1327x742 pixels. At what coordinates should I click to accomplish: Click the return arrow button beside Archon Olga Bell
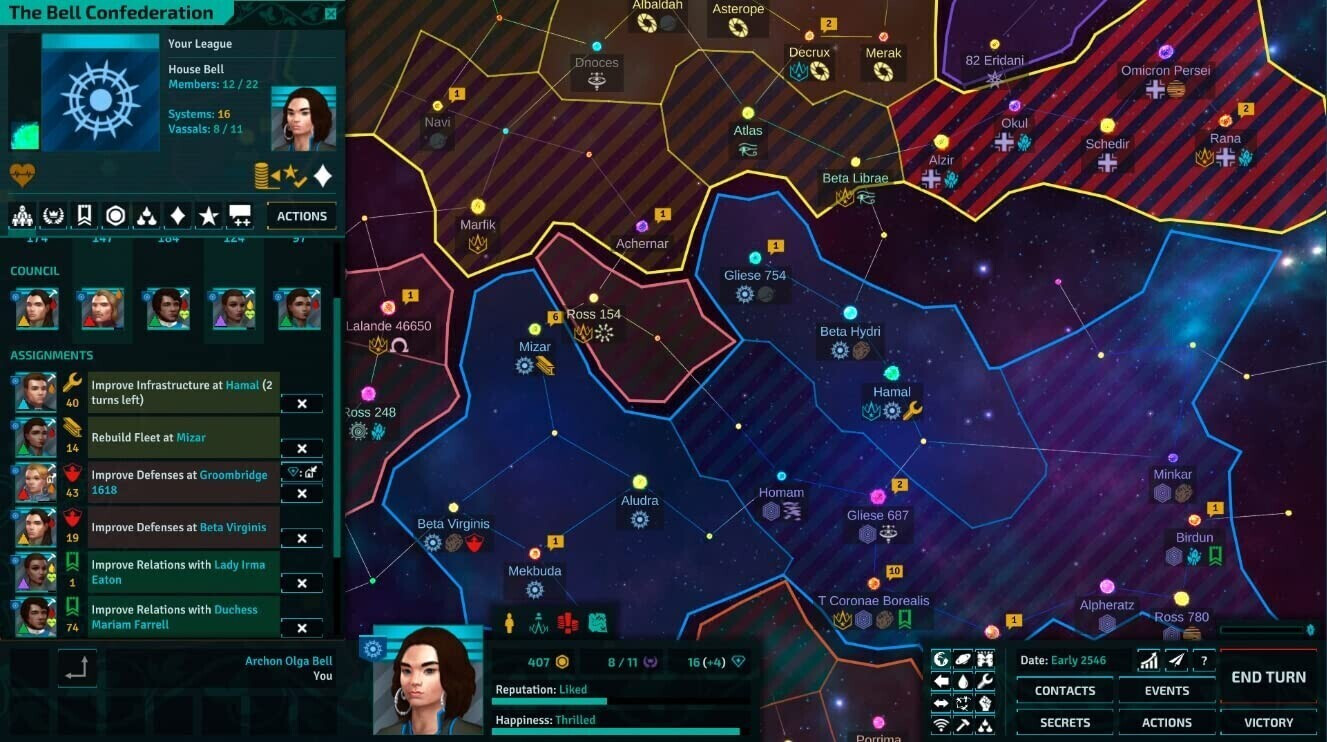(x=77, y=668)
